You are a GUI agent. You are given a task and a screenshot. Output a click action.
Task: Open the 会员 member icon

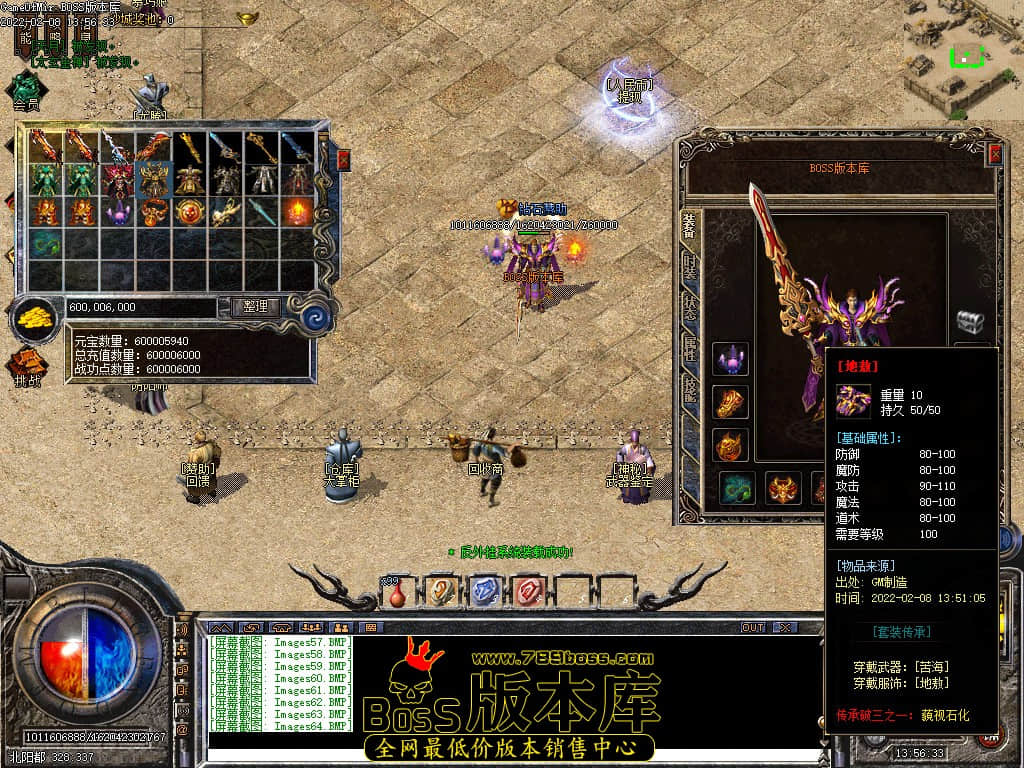point(27,88)
